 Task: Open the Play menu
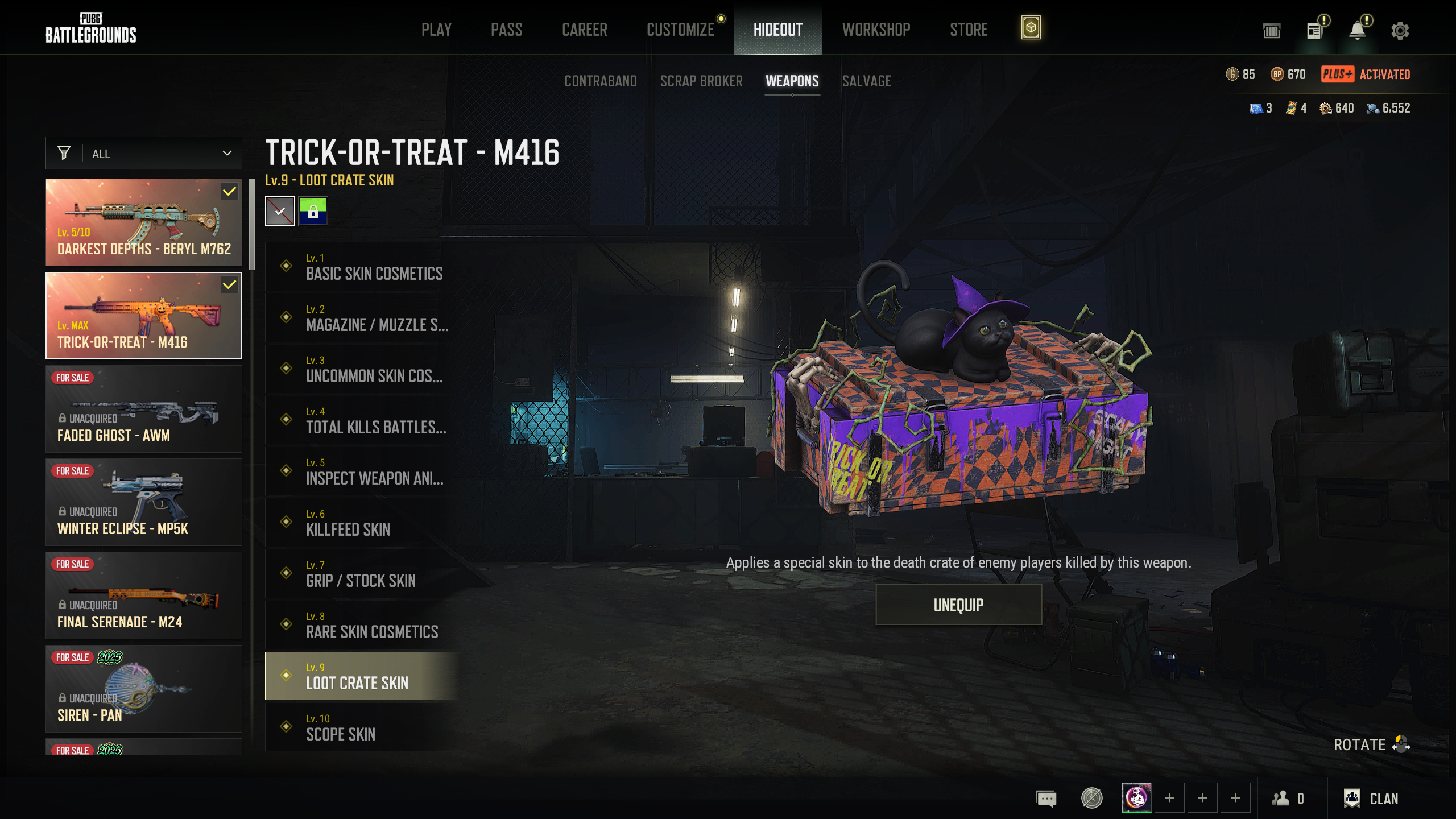[x=436, y=30]
